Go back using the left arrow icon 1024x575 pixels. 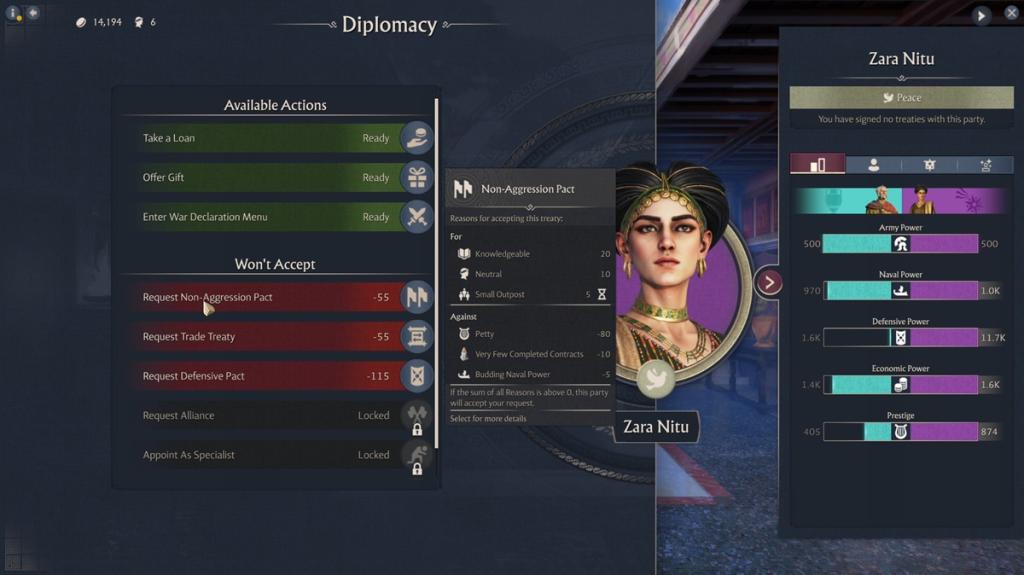[33, 13]
